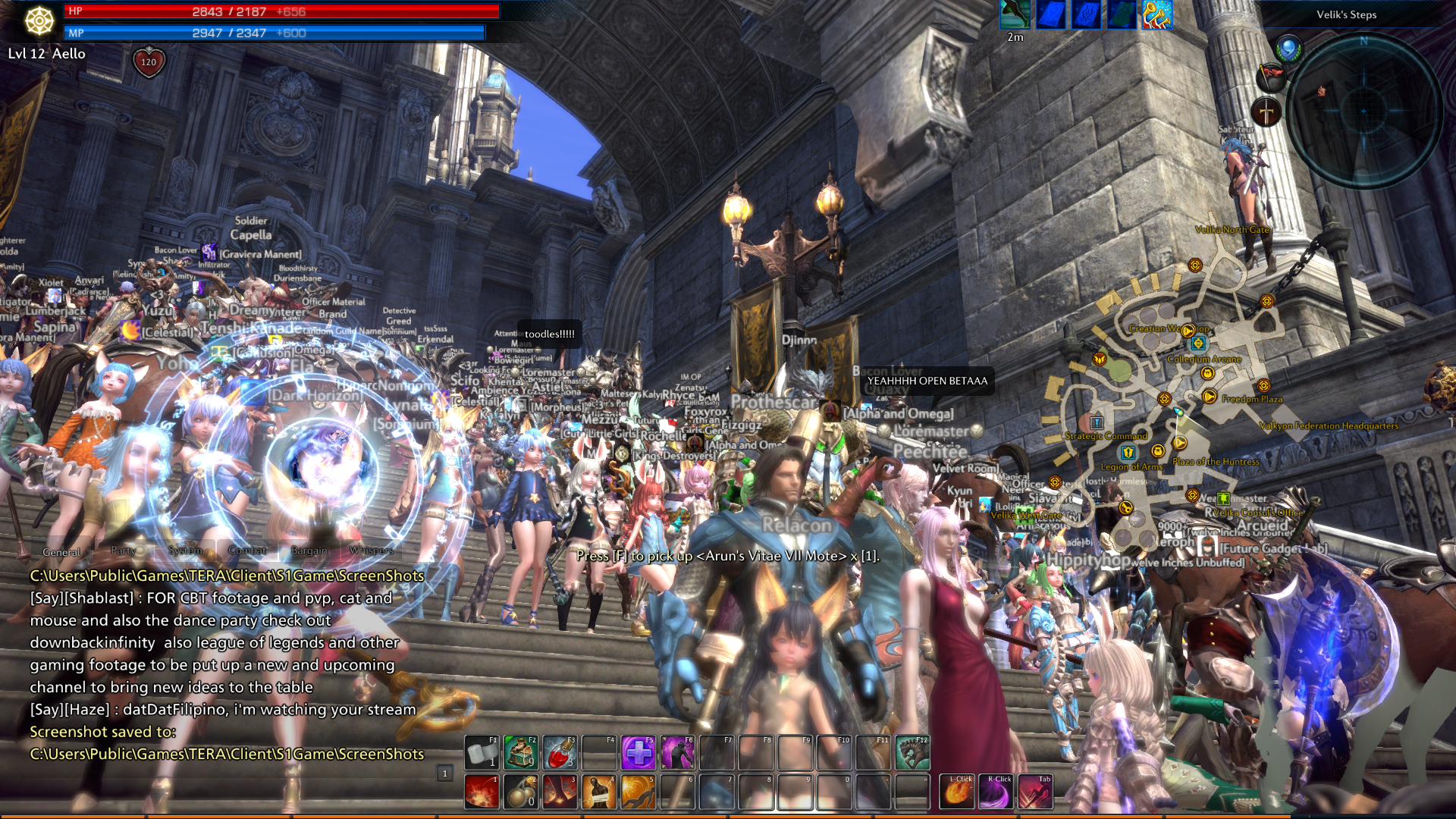Open the Party chat tab
This screenshot has height=819, width=1456.
pyautogui.click(x=124, y=551)
